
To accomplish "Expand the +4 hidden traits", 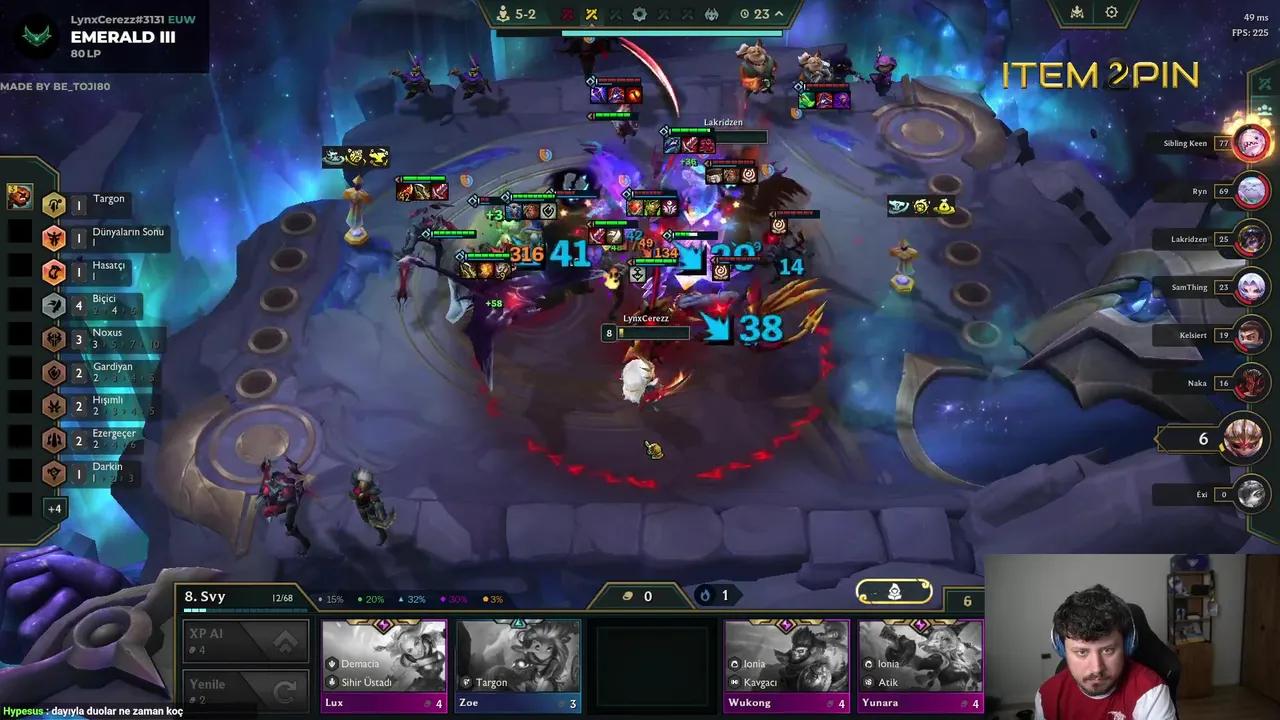I will tap(54, 508).
